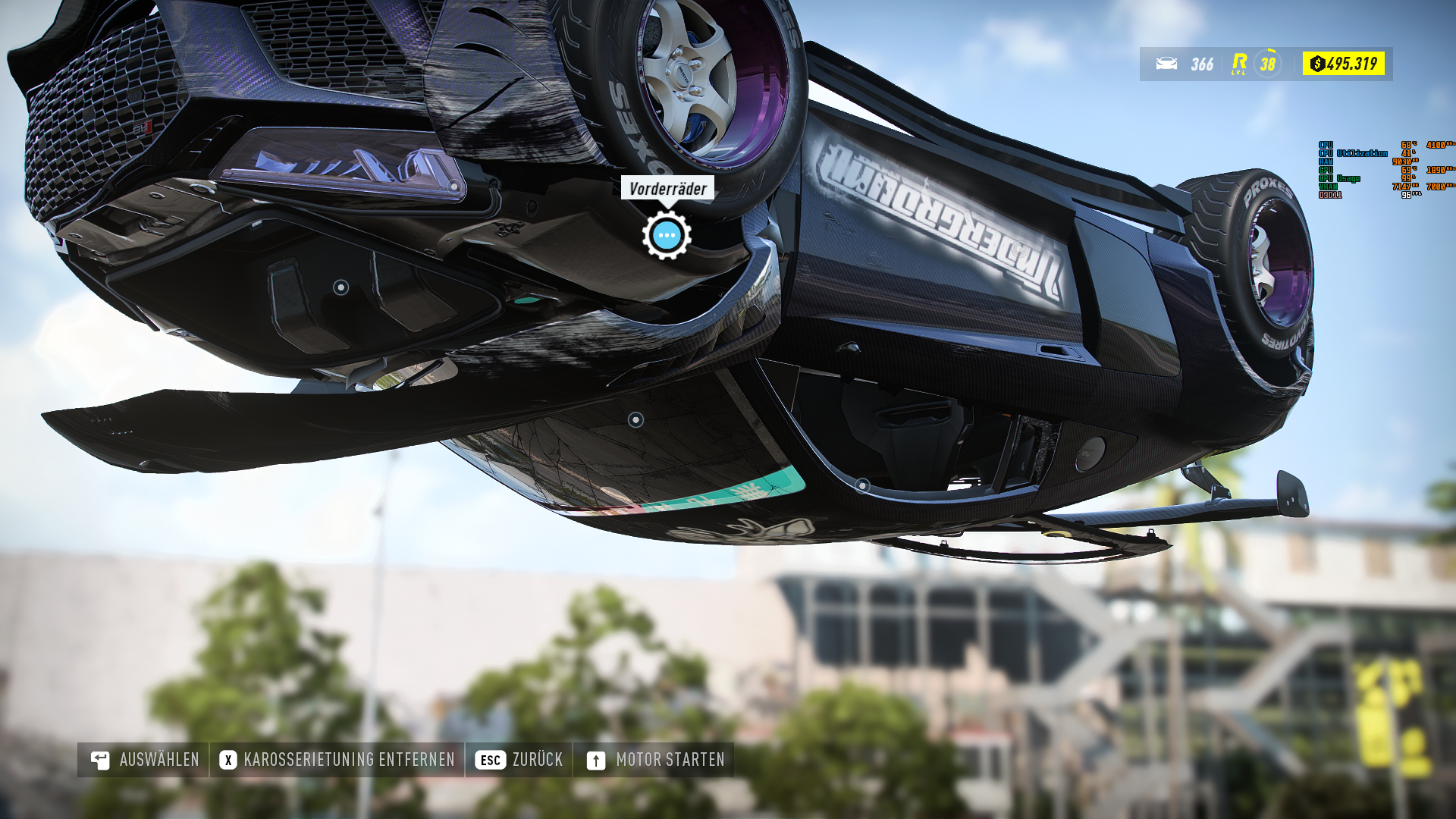
Task: Click the mouse icon beside Auswählen
Action: (x=99, y=758)
